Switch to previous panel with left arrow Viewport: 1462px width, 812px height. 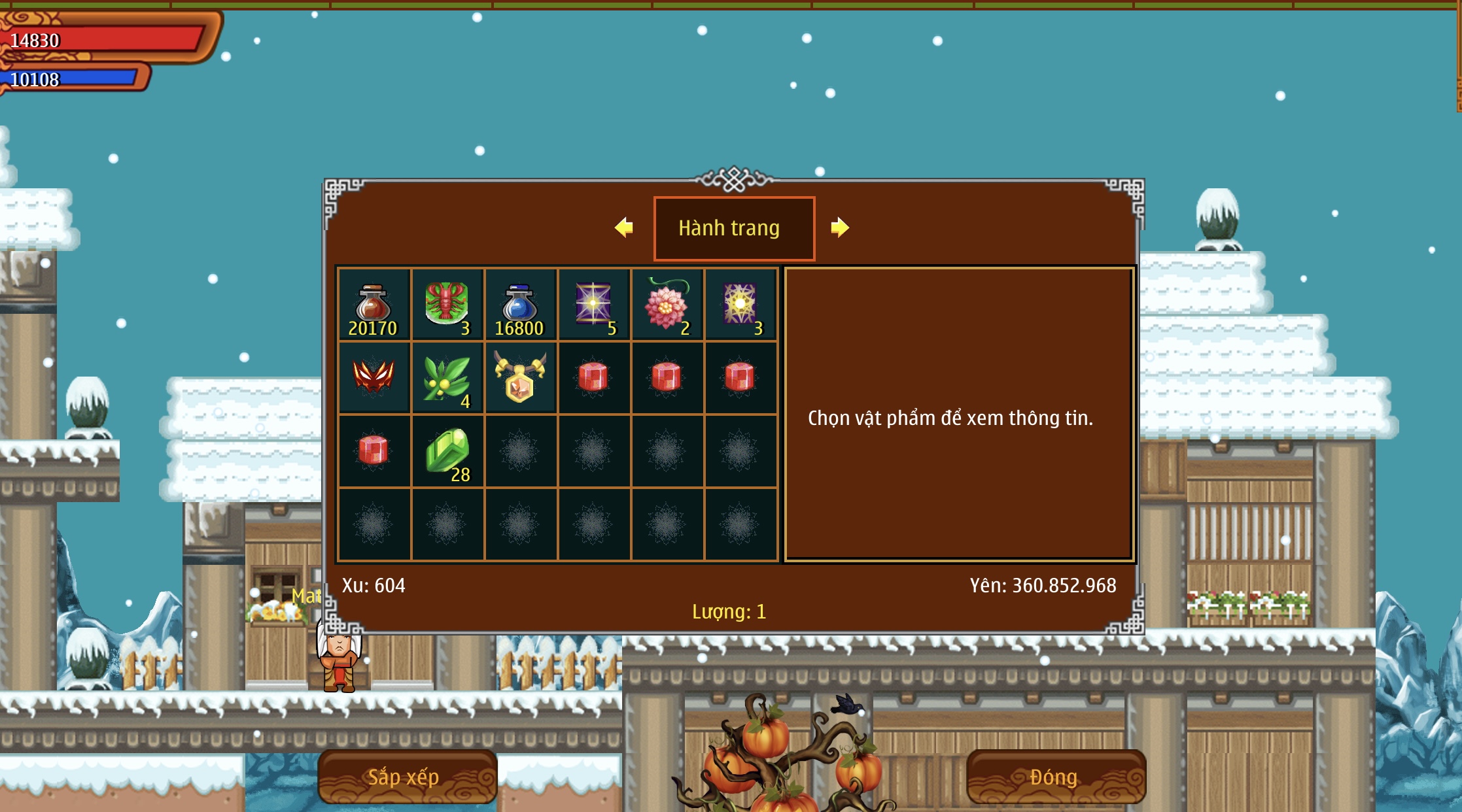624,228
